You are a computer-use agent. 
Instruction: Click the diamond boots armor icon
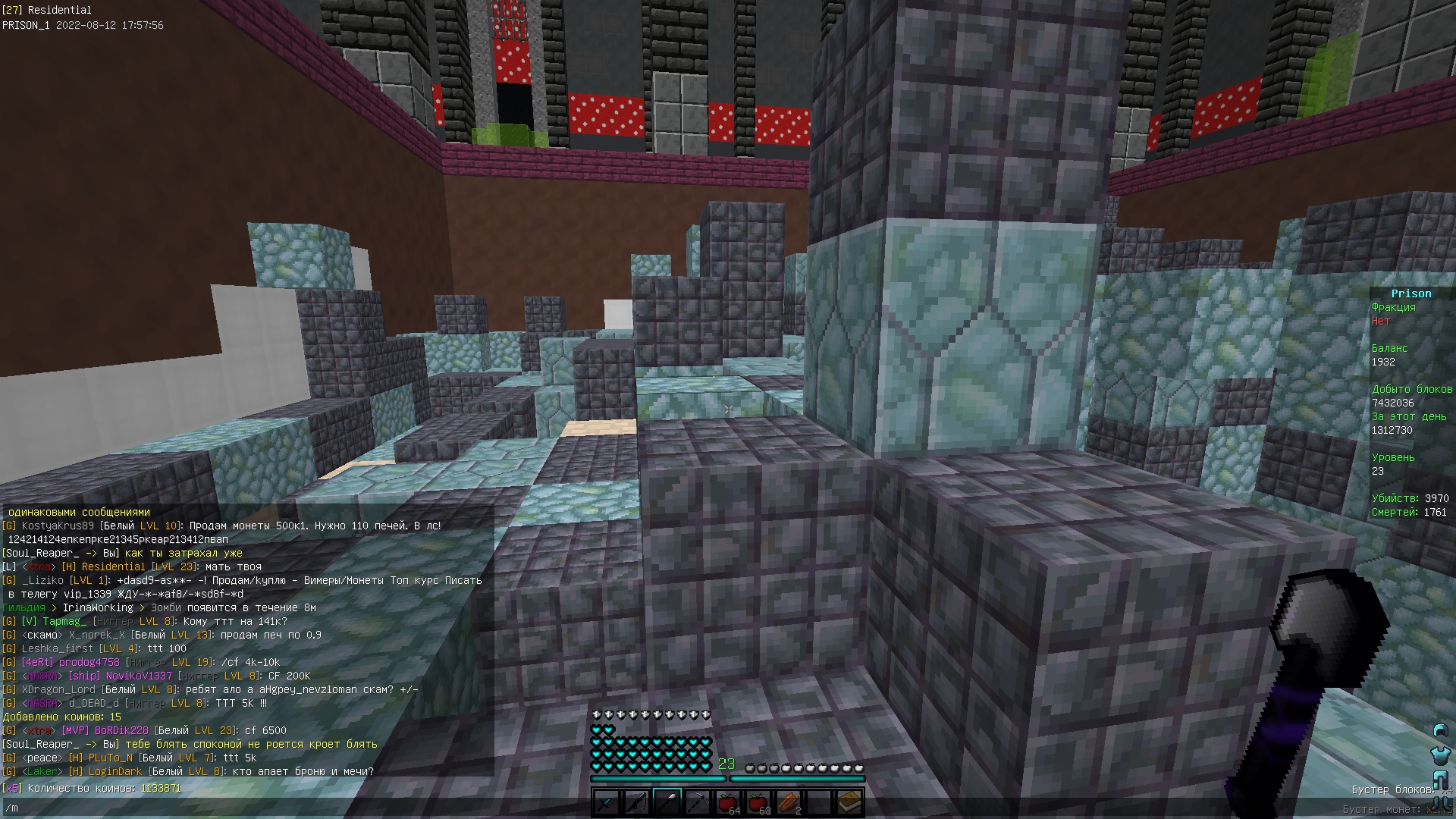pos(1440,804)
